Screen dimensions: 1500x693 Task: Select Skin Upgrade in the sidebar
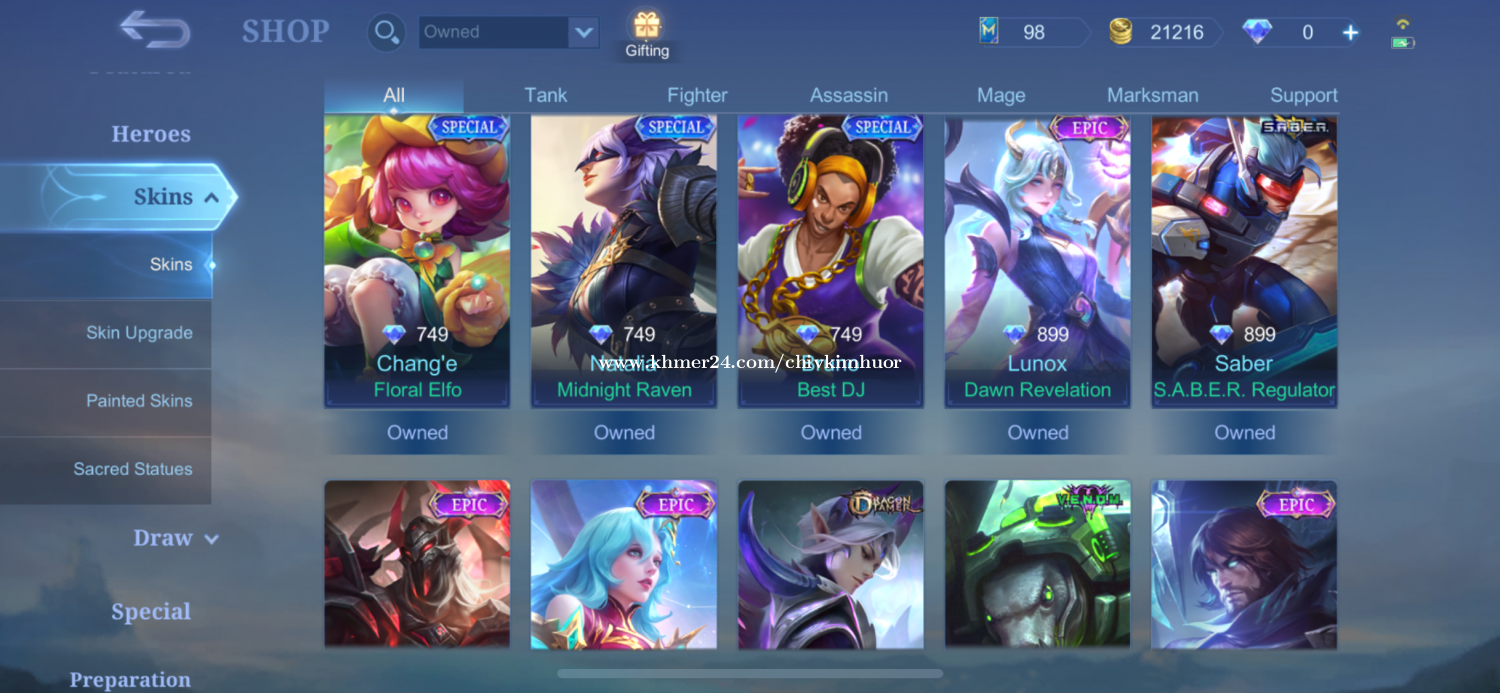point(139,333)
